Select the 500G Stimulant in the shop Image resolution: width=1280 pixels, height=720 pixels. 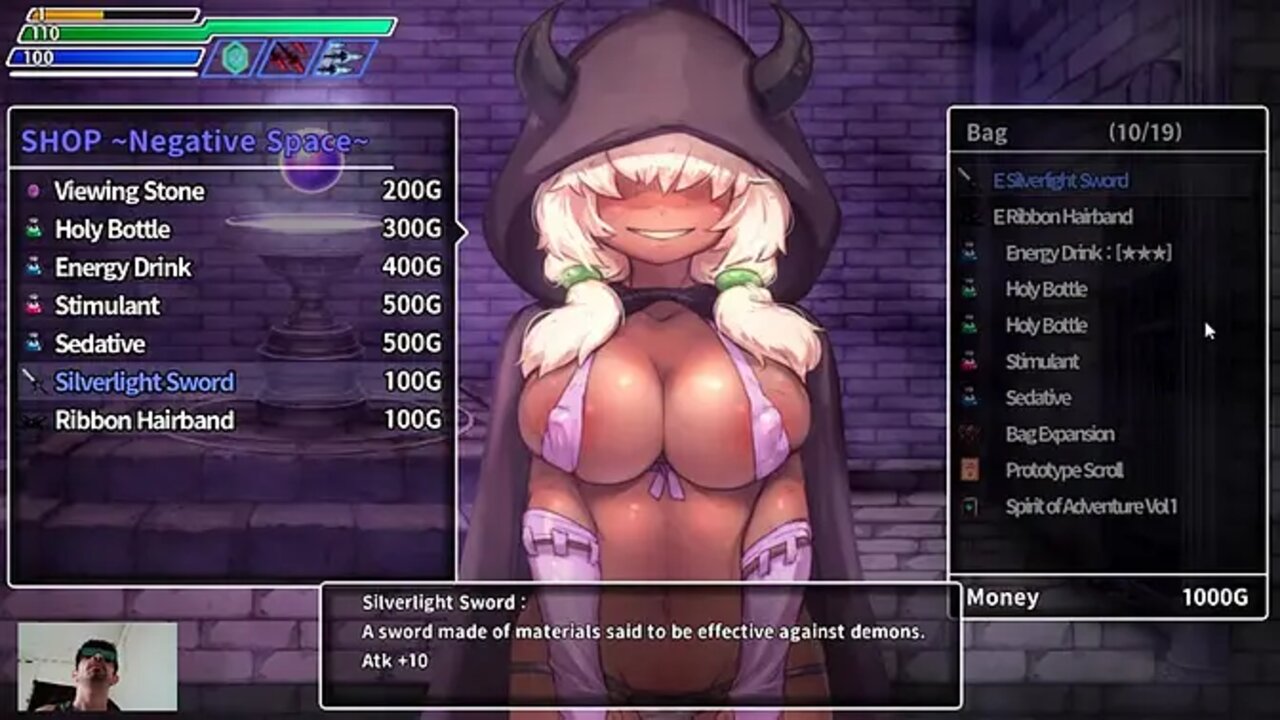pyautogui.click(x=107, y=305)
